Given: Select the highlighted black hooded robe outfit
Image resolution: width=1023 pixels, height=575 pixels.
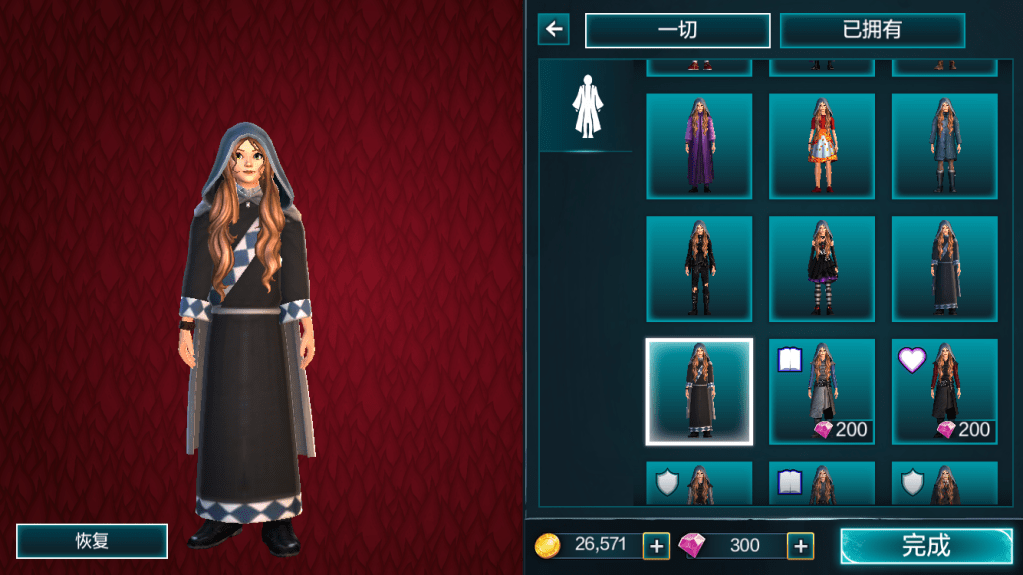Looking at the screenshot, I should (x=699, y=391).
